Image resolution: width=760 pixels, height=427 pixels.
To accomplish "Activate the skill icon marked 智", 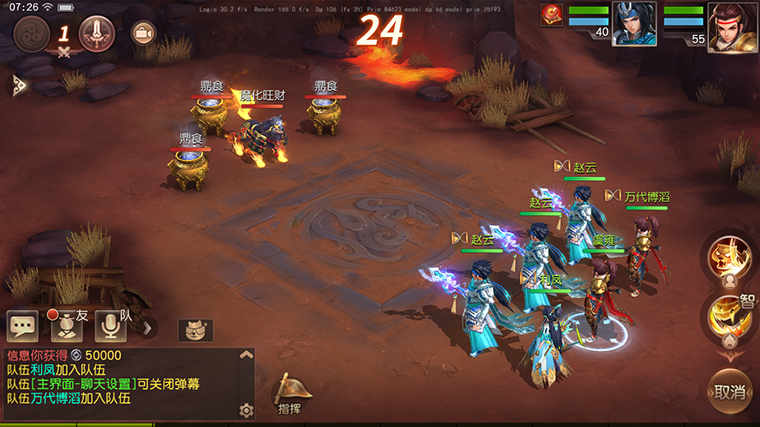I will pyautogui.click(x=728, y=317).
